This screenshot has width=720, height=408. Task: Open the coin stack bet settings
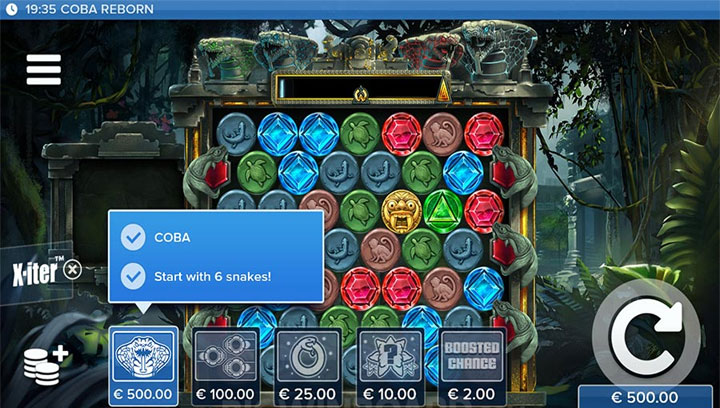click(46, 367)
